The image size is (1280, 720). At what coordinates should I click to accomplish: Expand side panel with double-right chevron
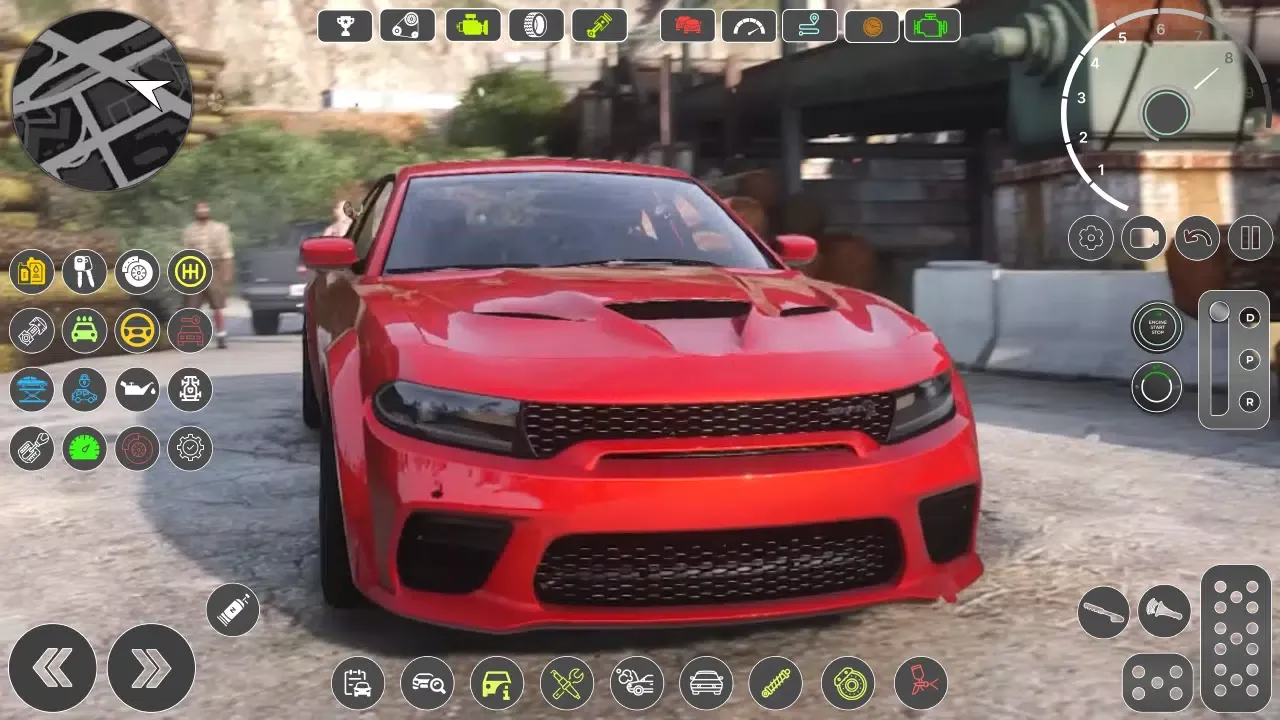coord(152,668)
